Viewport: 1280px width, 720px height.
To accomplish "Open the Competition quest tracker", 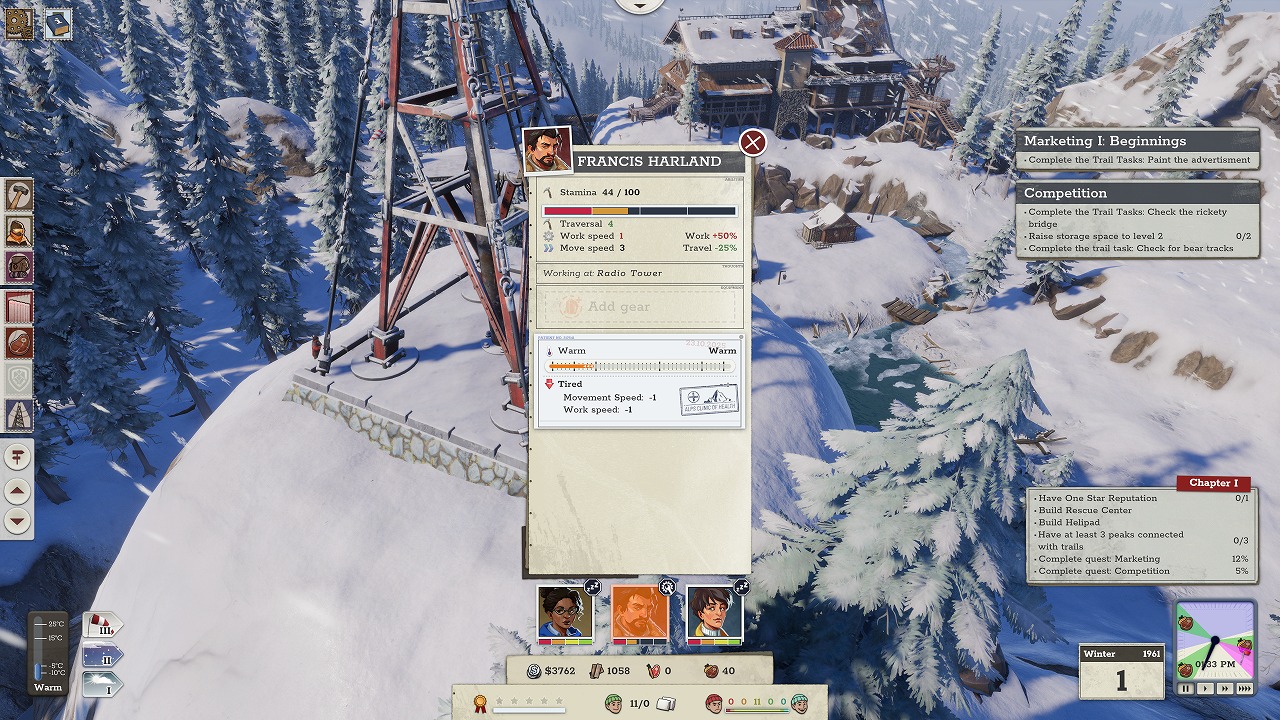I will point(1137,193).
